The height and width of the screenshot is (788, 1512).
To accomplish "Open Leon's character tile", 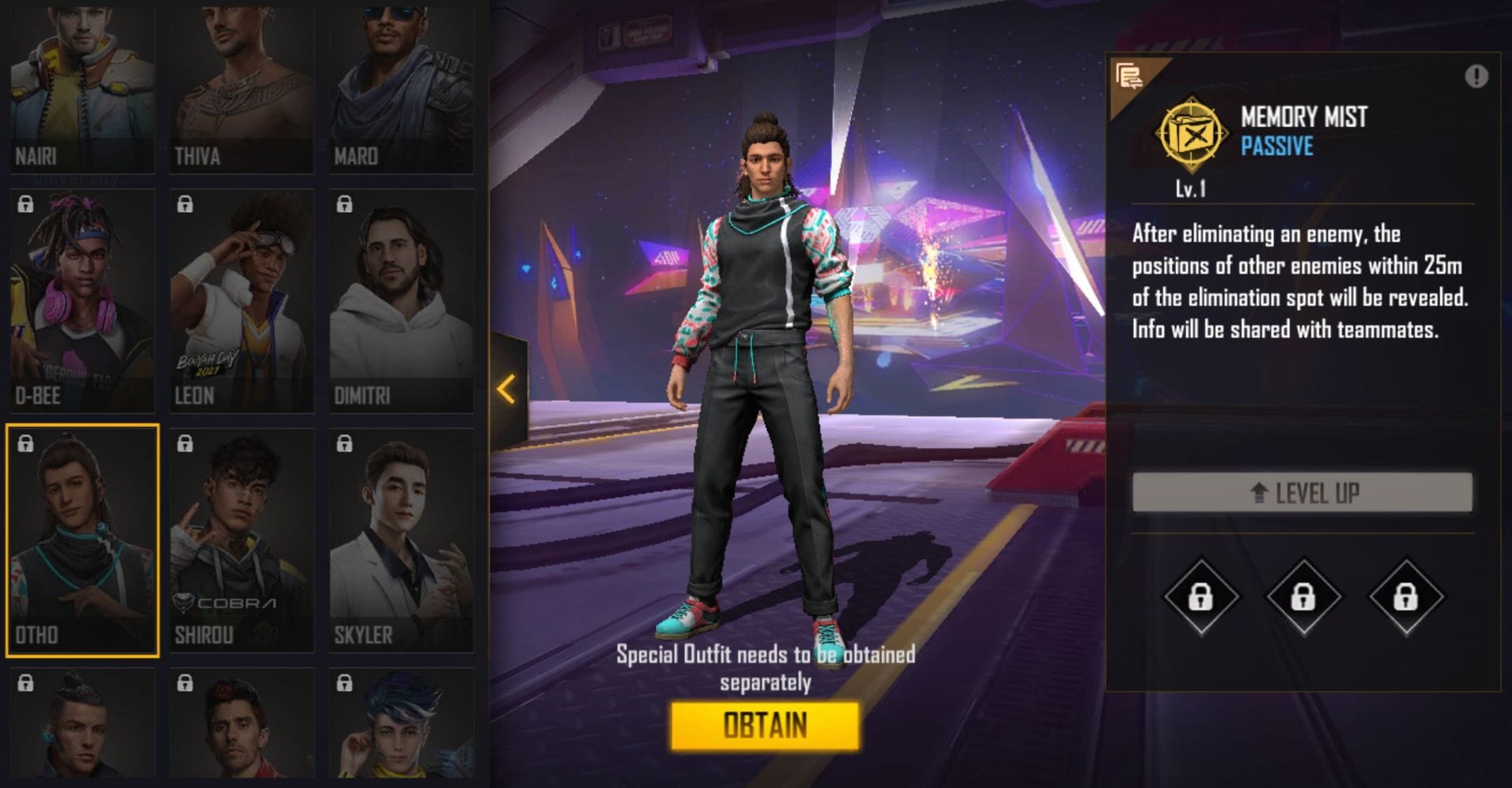I will pyautogui.click(x=242, y=301).
